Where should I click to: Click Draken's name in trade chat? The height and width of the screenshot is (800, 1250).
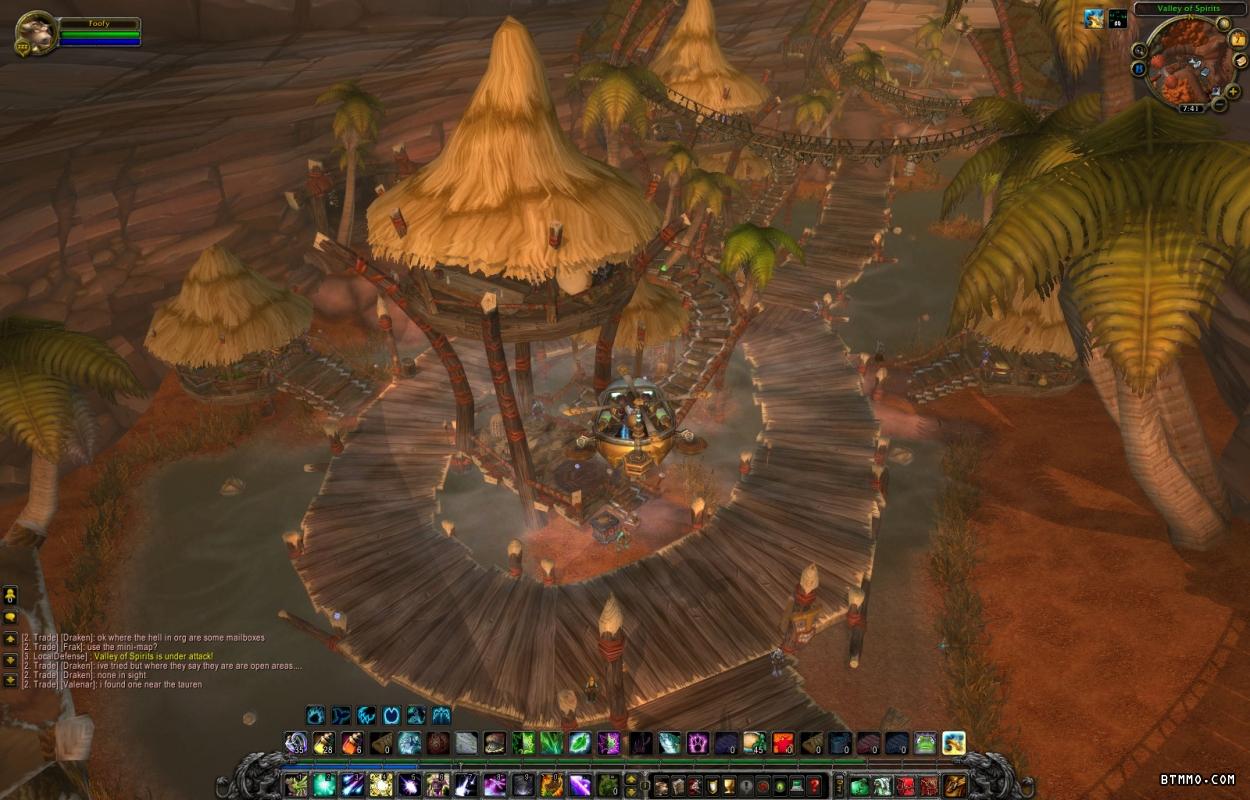(78, 638)
